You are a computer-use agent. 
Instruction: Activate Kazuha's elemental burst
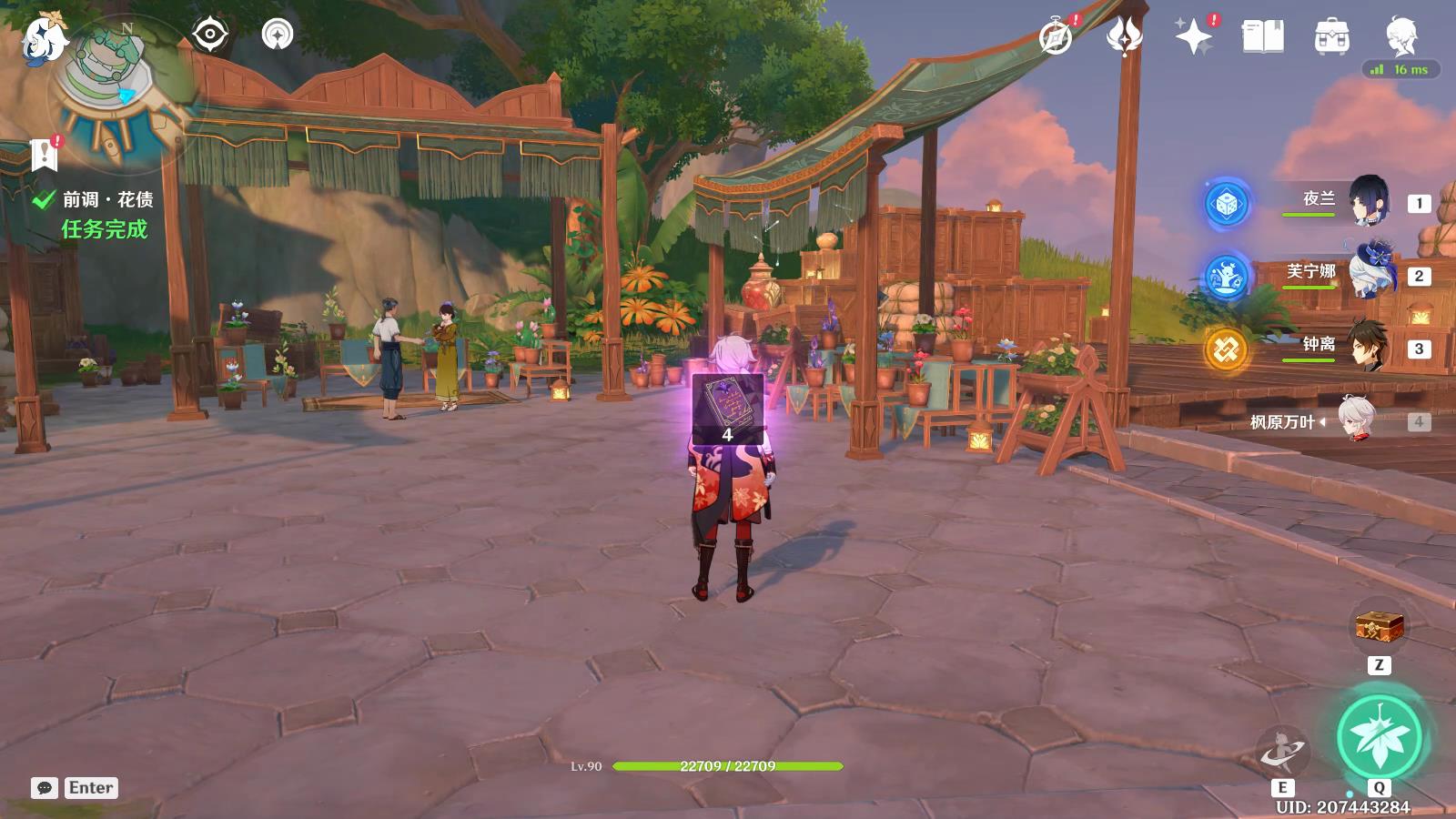point(1379,736)
